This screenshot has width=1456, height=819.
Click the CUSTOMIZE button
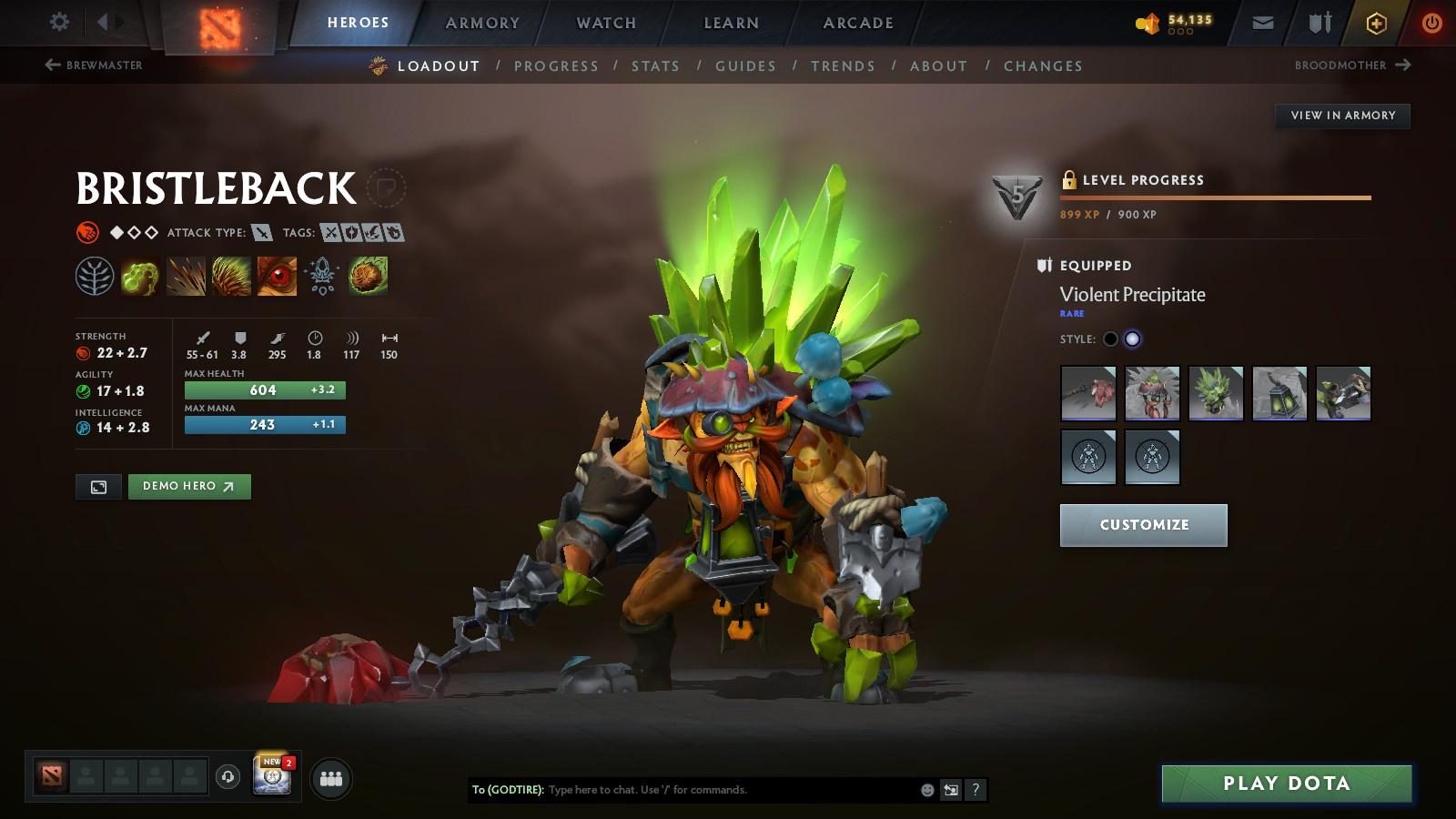tap(1143, 525)
